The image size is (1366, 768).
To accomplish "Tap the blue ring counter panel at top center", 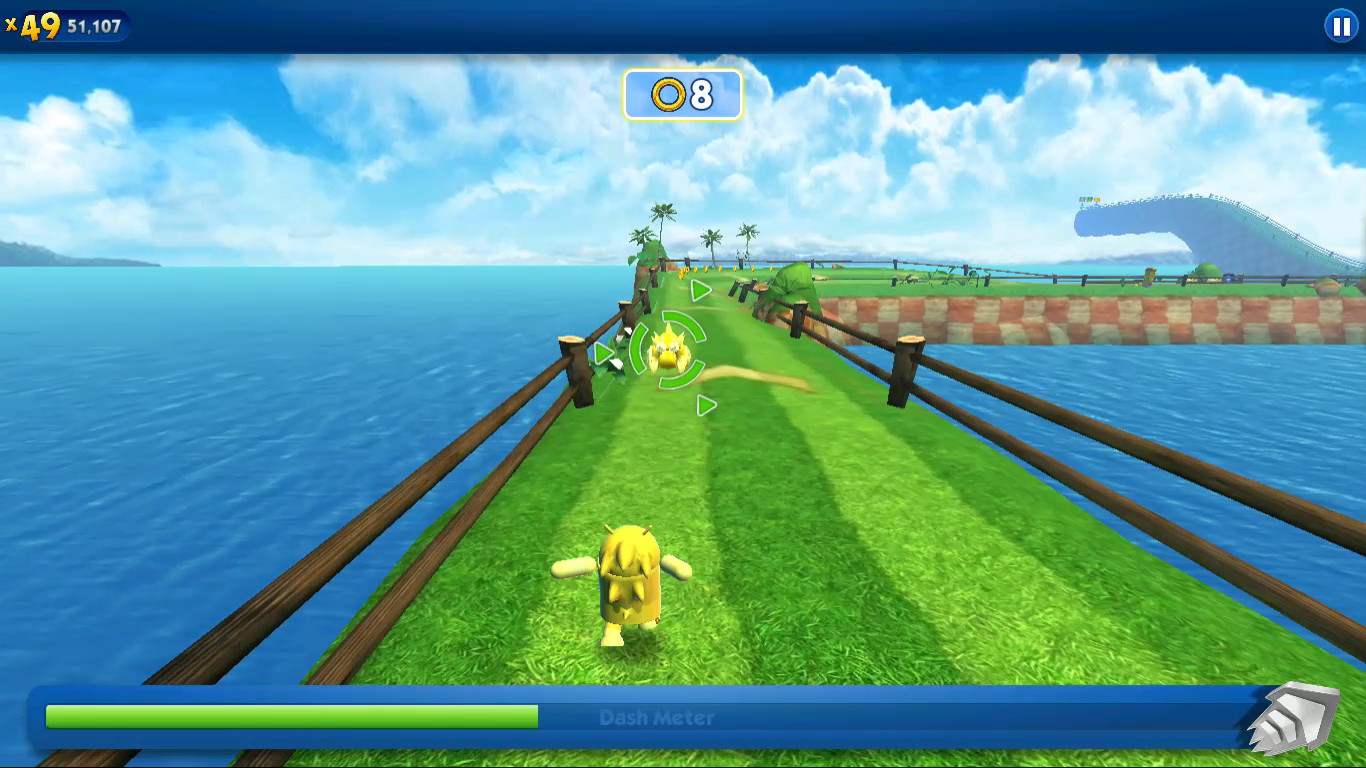I will (x=683, y=96).
